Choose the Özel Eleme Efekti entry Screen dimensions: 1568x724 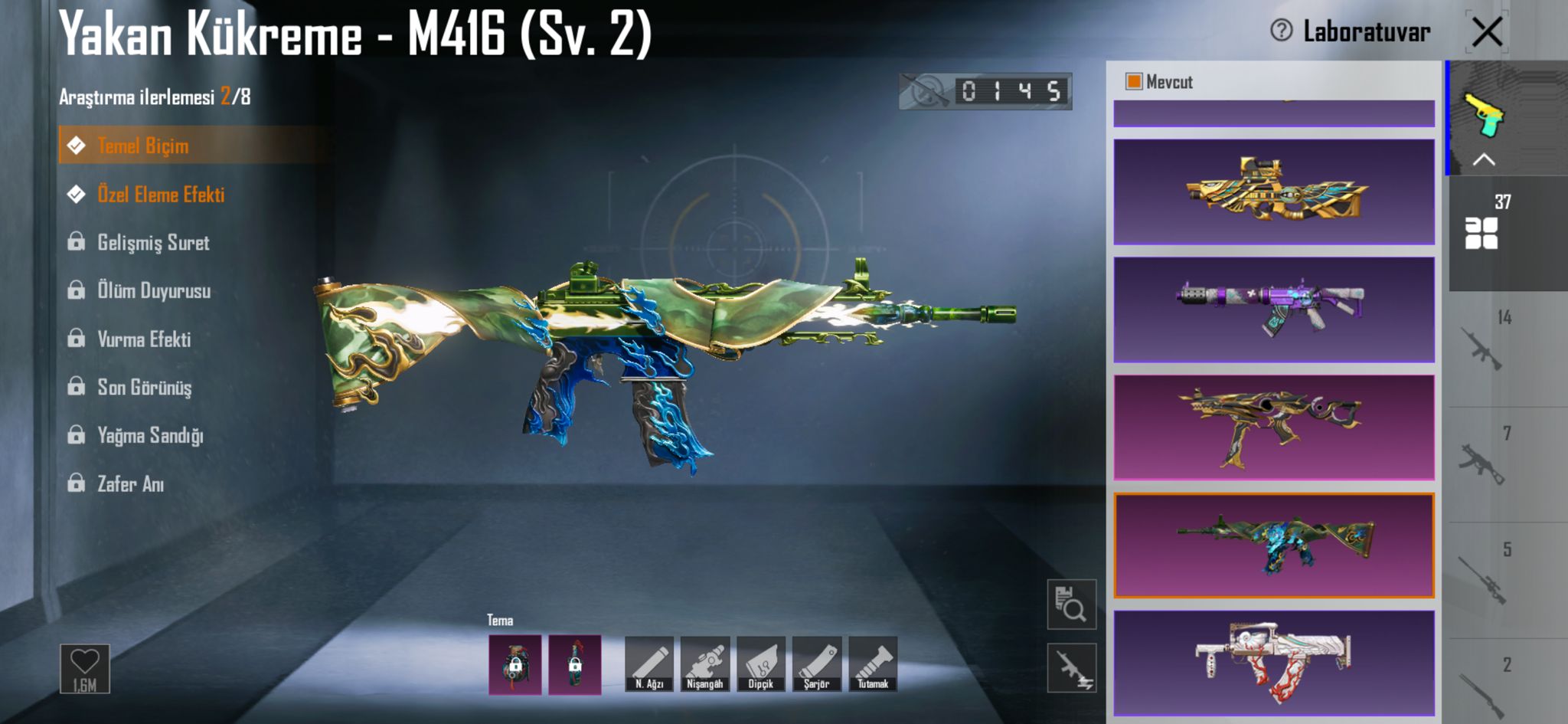[160, 195]
